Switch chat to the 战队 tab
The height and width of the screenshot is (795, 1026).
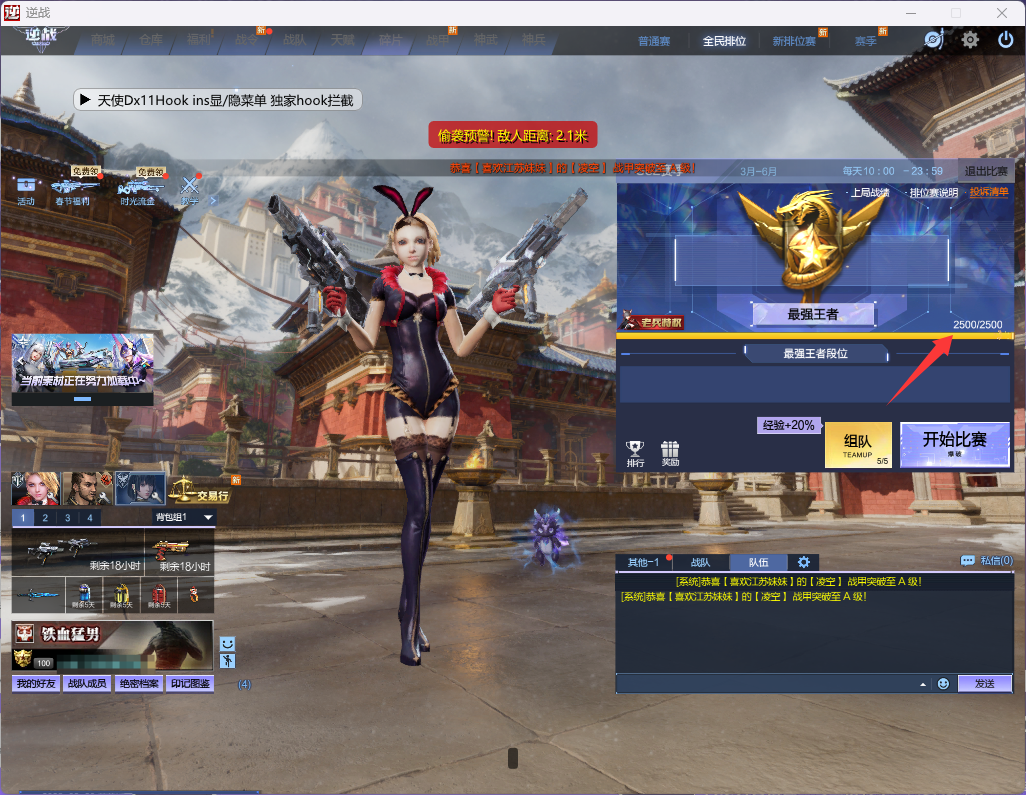pyautogui.click(x=700, y=562)
